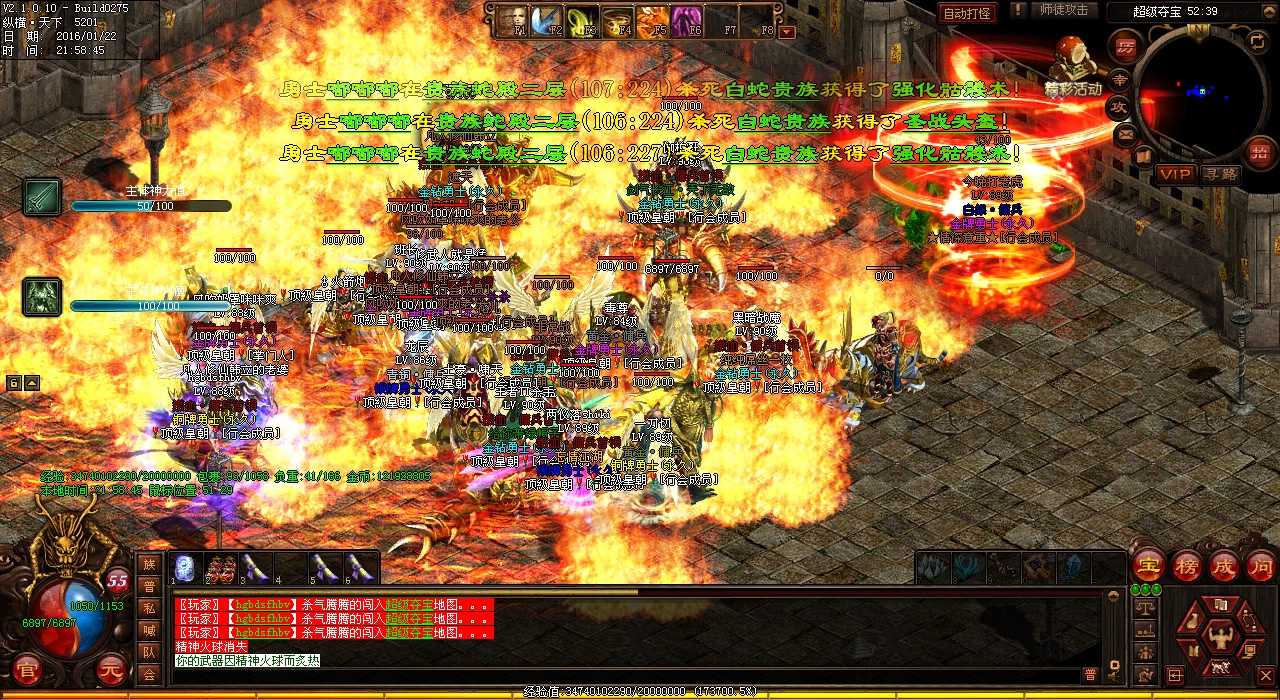Image resolution: width=1280 pixels, height=700 pixels.
Task: Use the blue scroll in hotbar slot 1
Action: coord(185,568)
